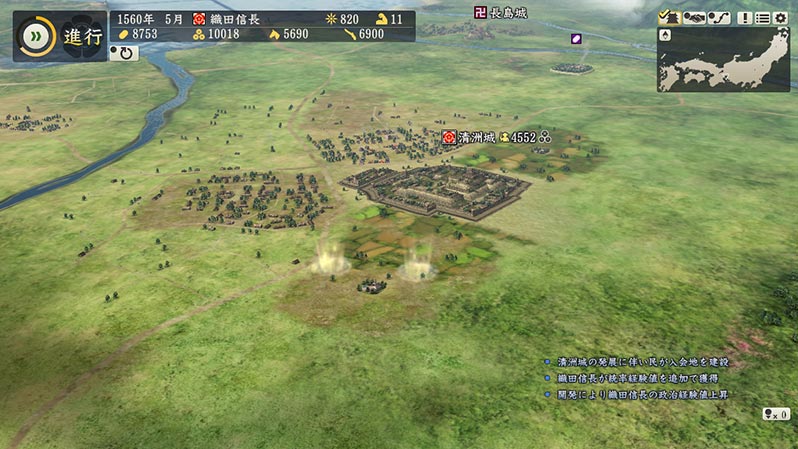
Task: Open the gear settings menu
Action: [x=780, y=18]
